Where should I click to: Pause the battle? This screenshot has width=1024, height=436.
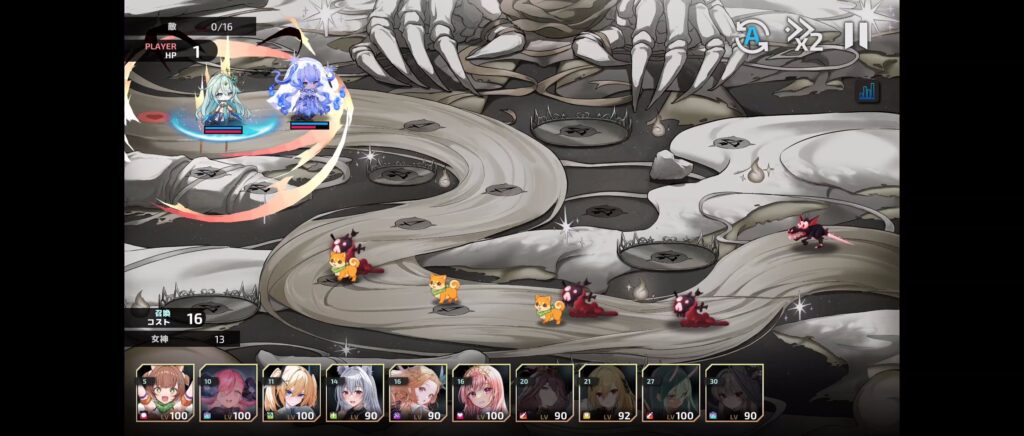[x=856, y=36]
